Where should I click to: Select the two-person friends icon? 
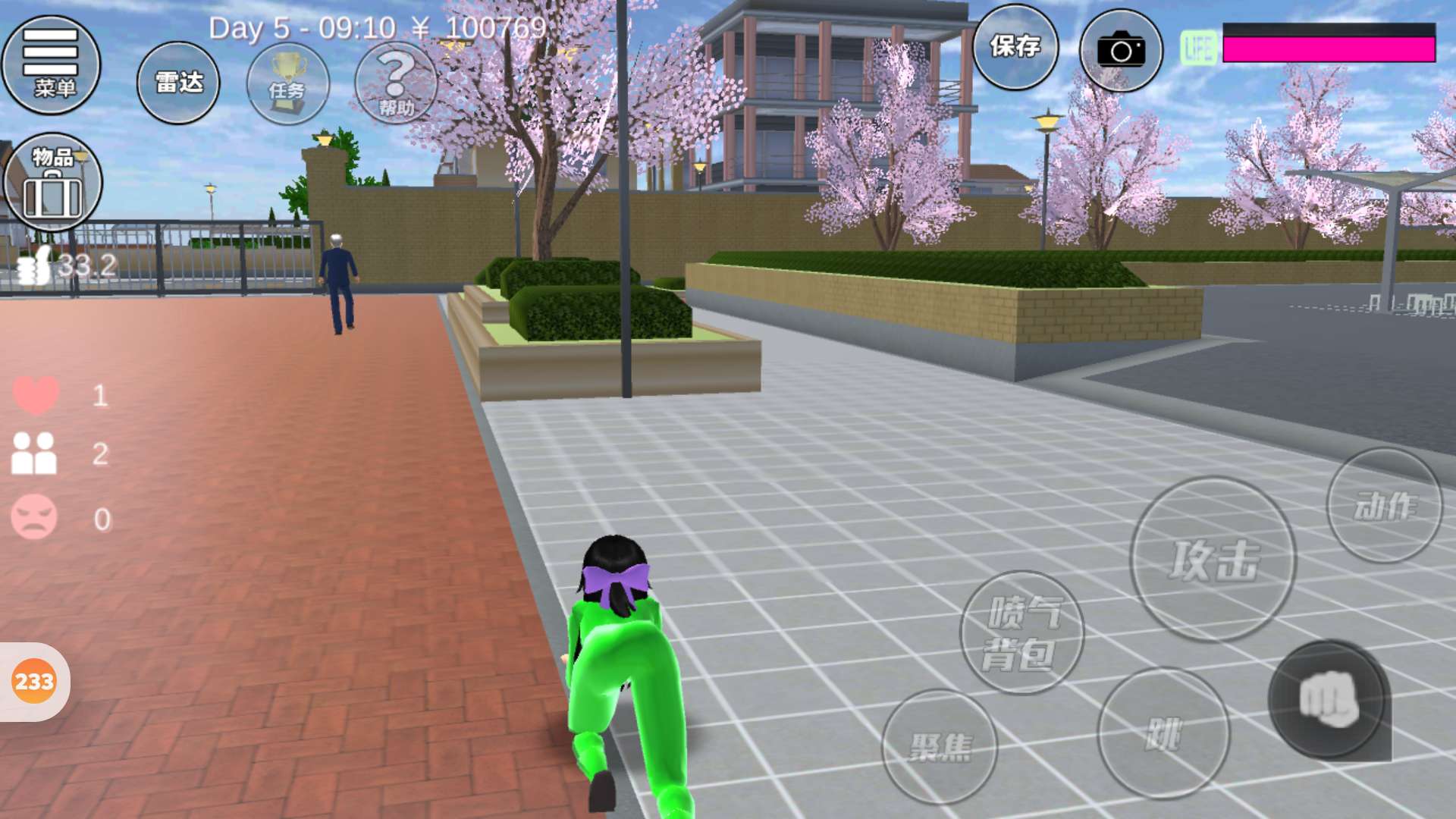tap(34, 453)
